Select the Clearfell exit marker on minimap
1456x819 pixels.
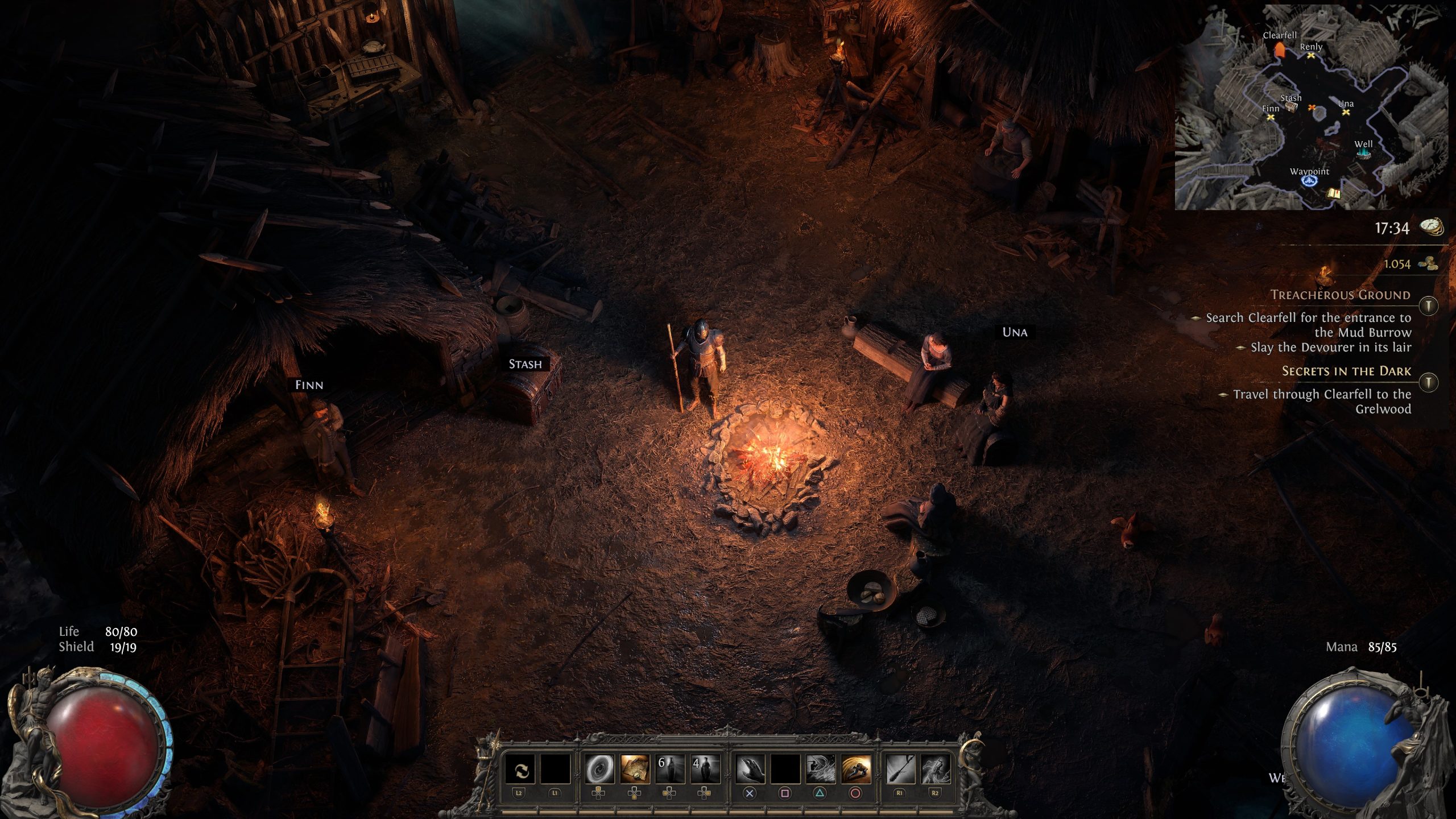[1280, 50]
